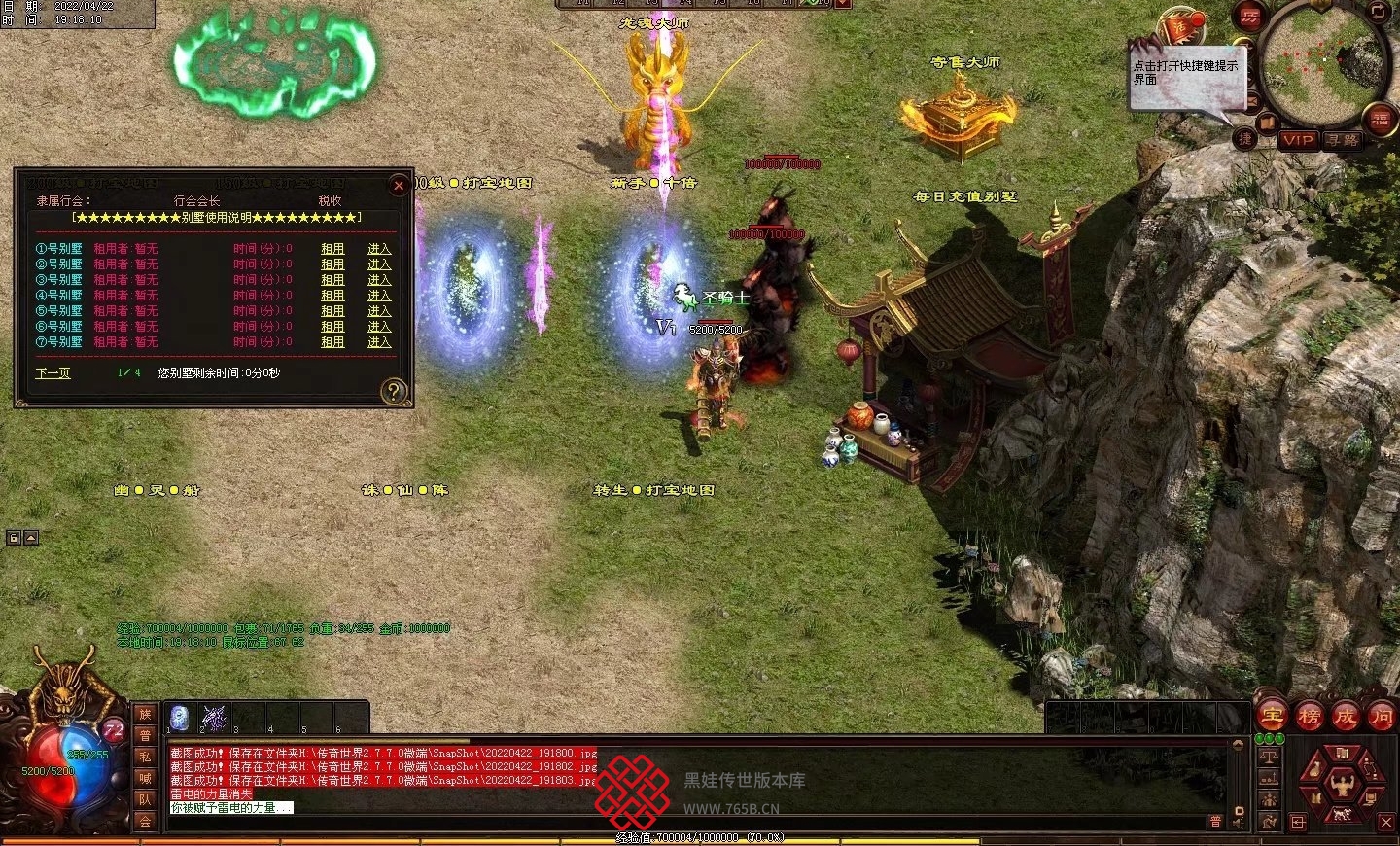Click the circular minimap
1400x846 pixels.
coord(1324,63)
